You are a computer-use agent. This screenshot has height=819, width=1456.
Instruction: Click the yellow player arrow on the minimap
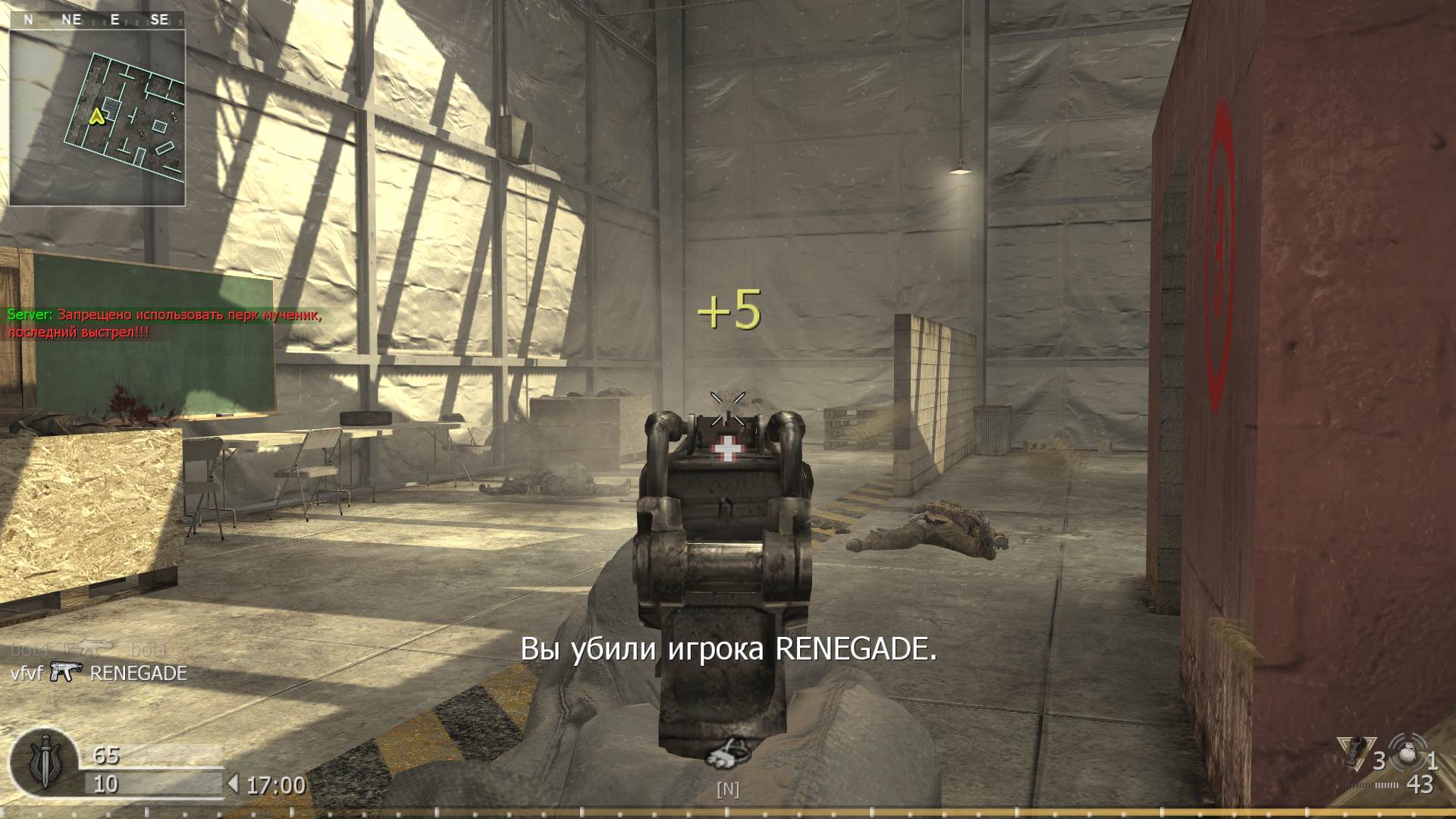tap(96, 118)
